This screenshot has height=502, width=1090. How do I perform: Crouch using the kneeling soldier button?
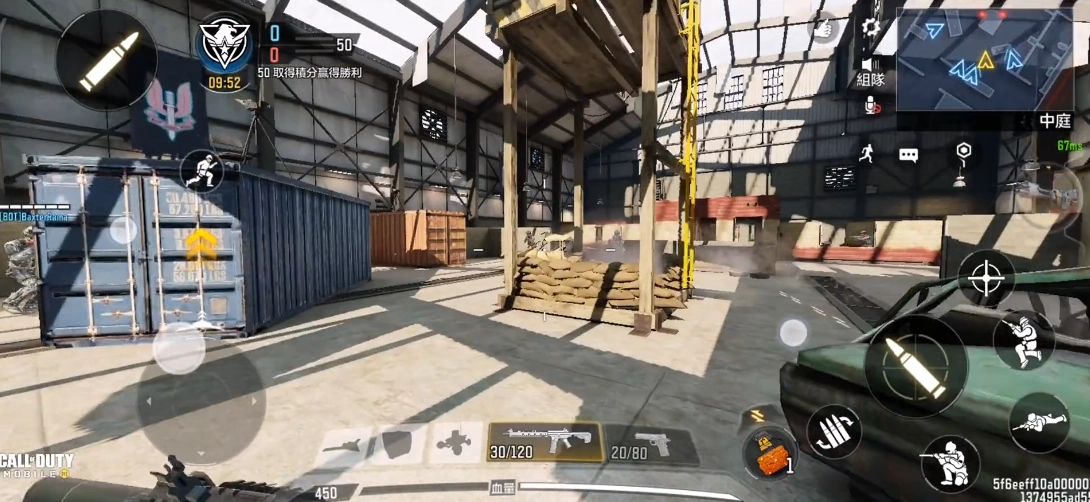click(950, 463)
